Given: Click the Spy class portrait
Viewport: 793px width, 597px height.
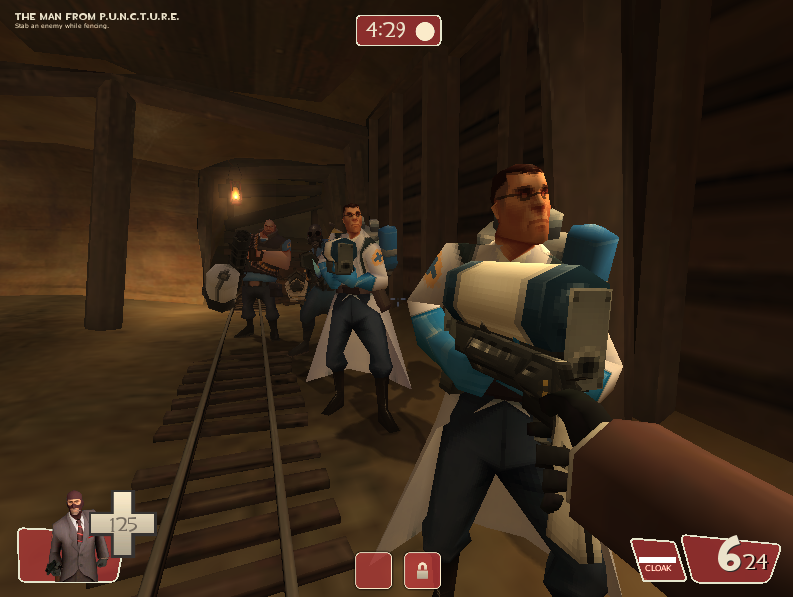Looking at the screenshot, I should tap(75, 538).
